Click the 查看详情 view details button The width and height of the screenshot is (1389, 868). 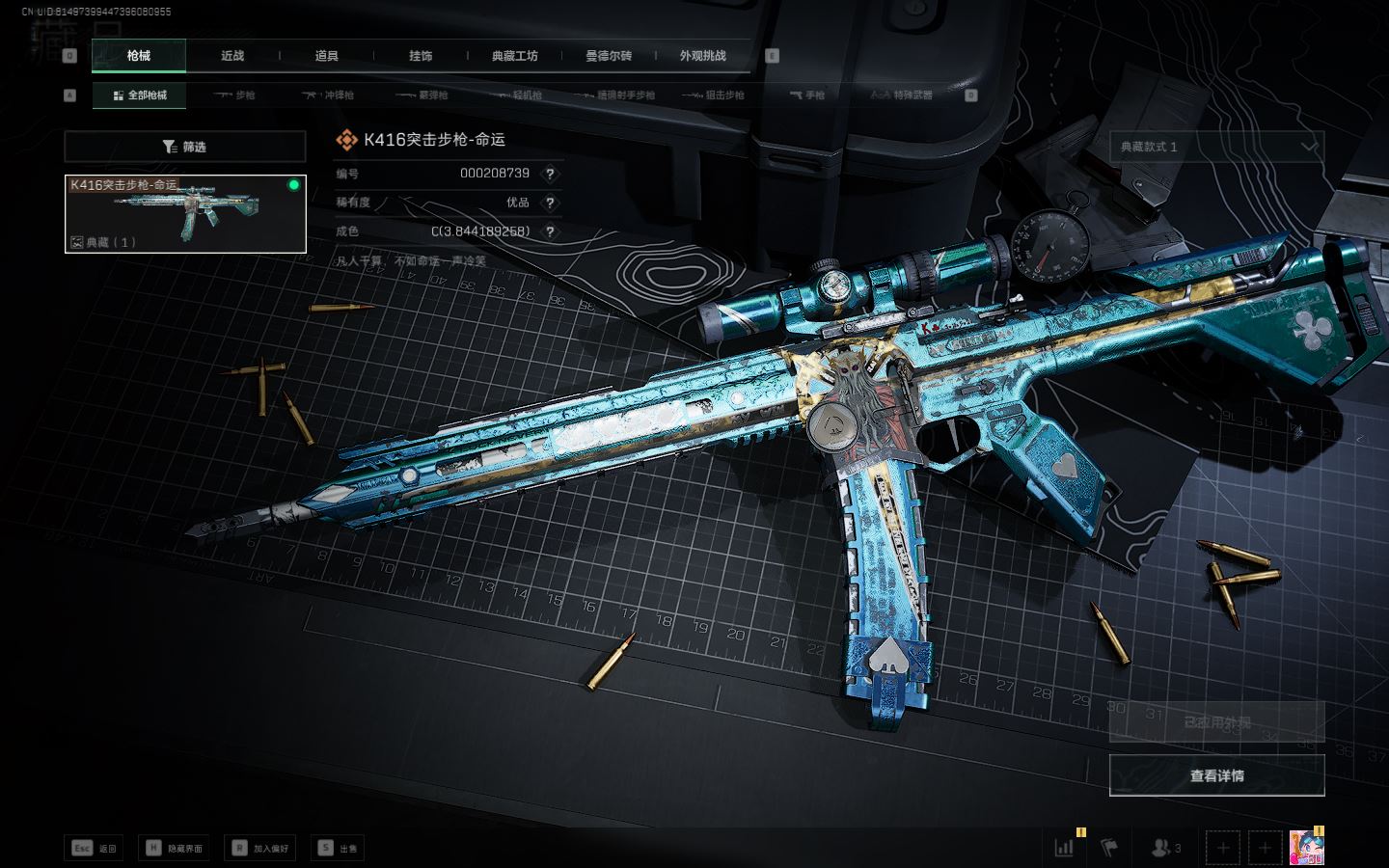pos(1216,775)
